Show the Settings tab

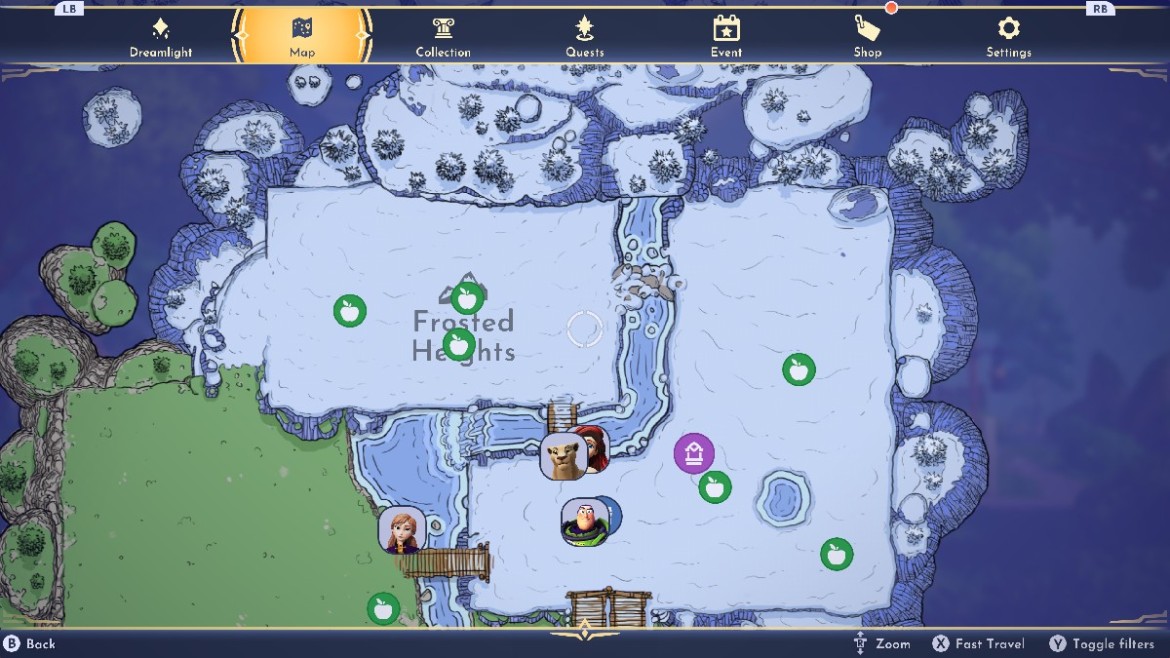coord(1008,37)
